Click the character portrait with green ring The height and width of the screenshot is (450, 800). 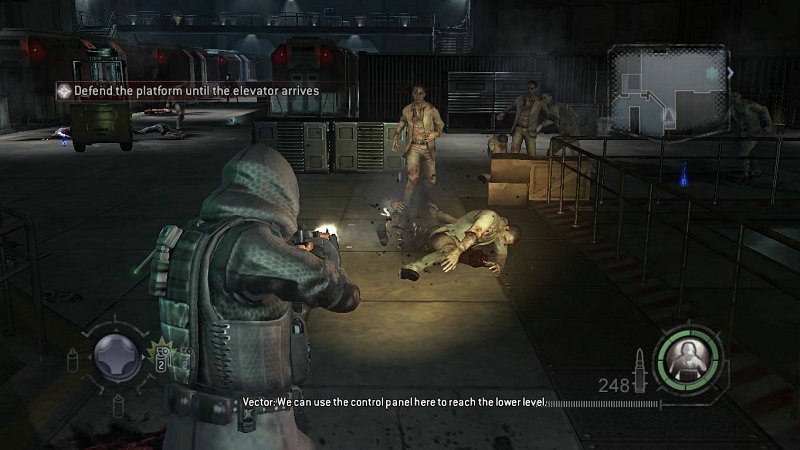tap(688, 358)
